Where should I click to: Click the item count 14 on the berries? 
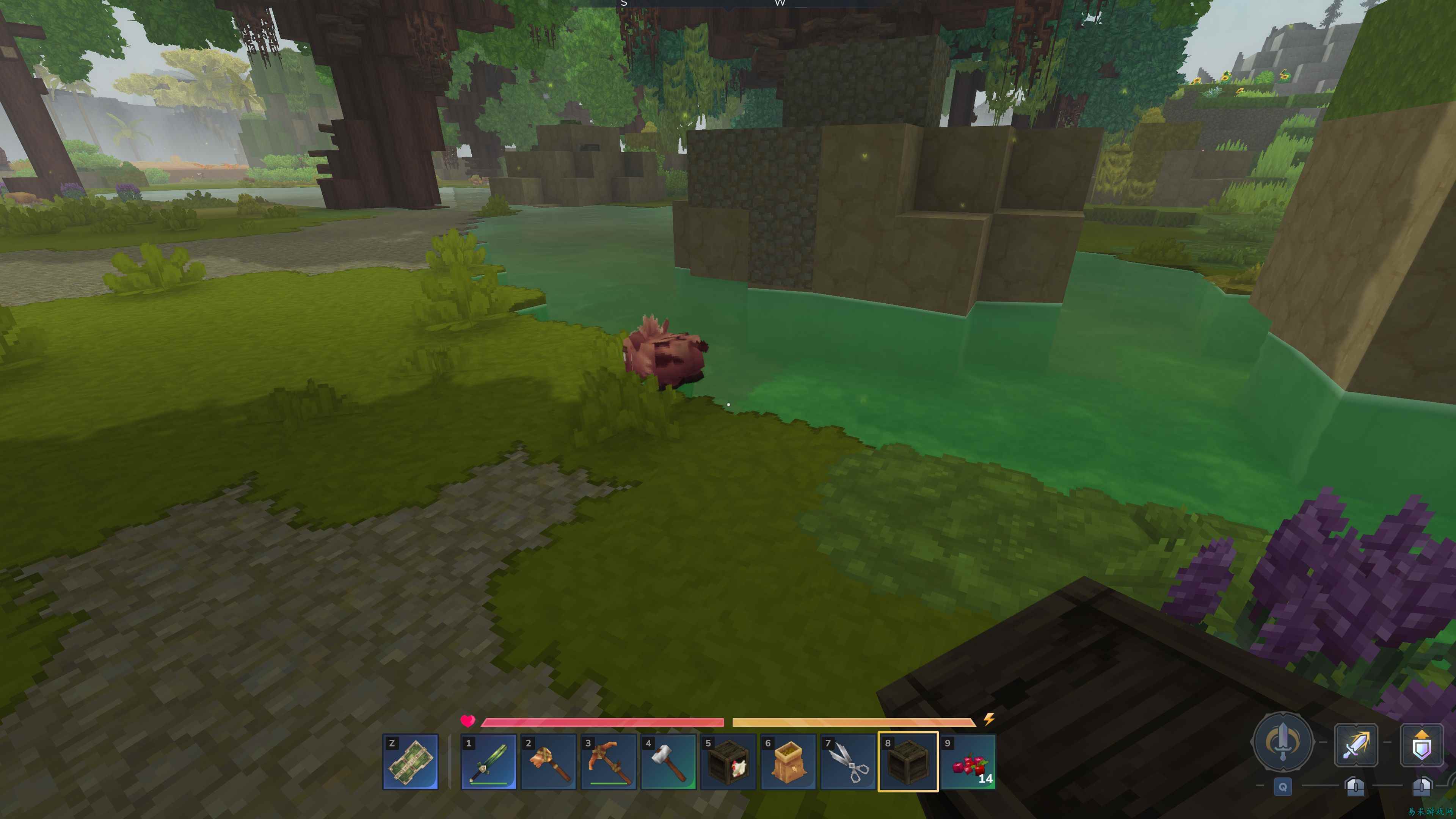point(985,778)
